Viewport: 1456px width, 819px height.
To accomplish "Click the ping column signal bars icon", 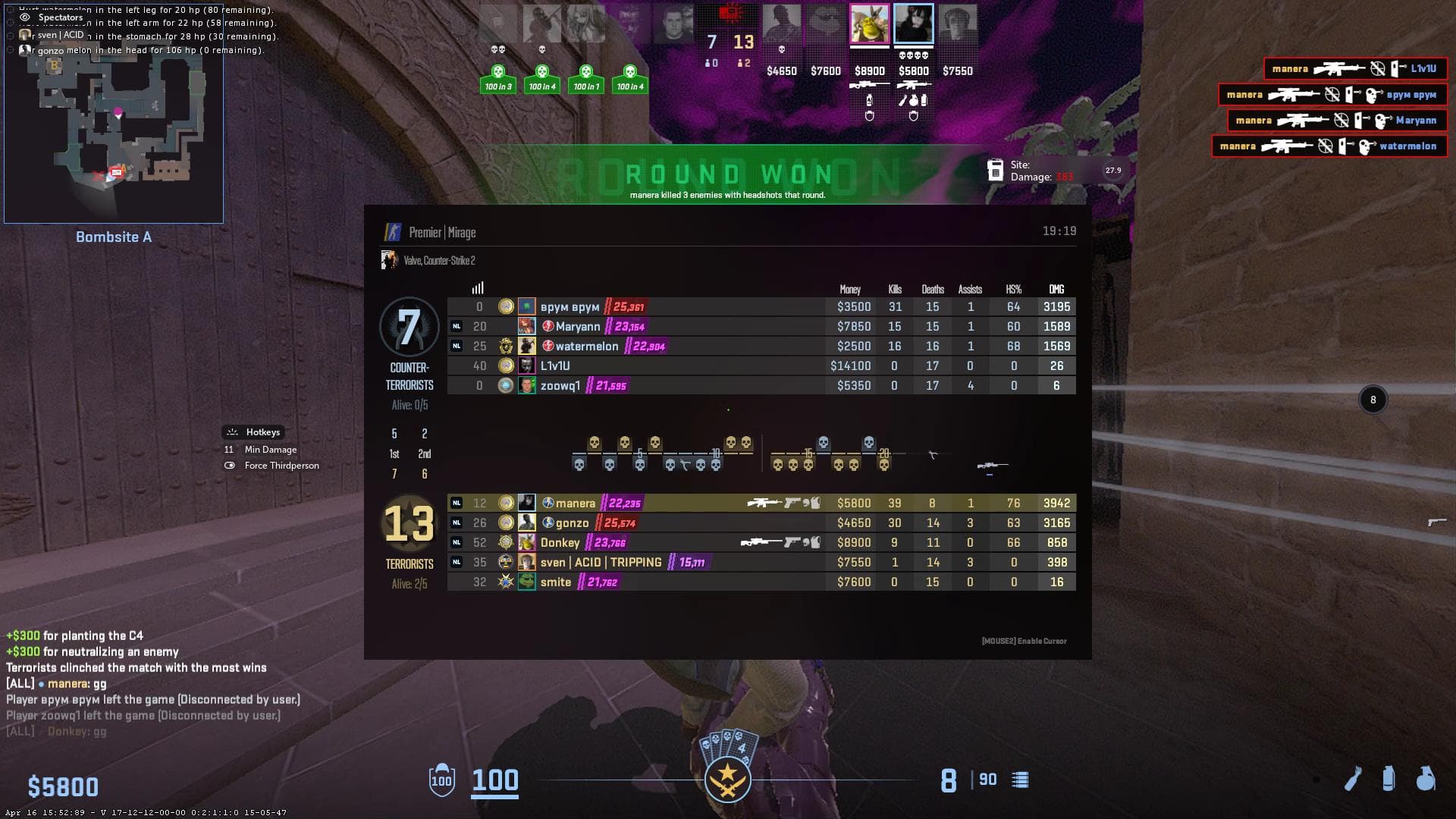I will pos(478,288).
